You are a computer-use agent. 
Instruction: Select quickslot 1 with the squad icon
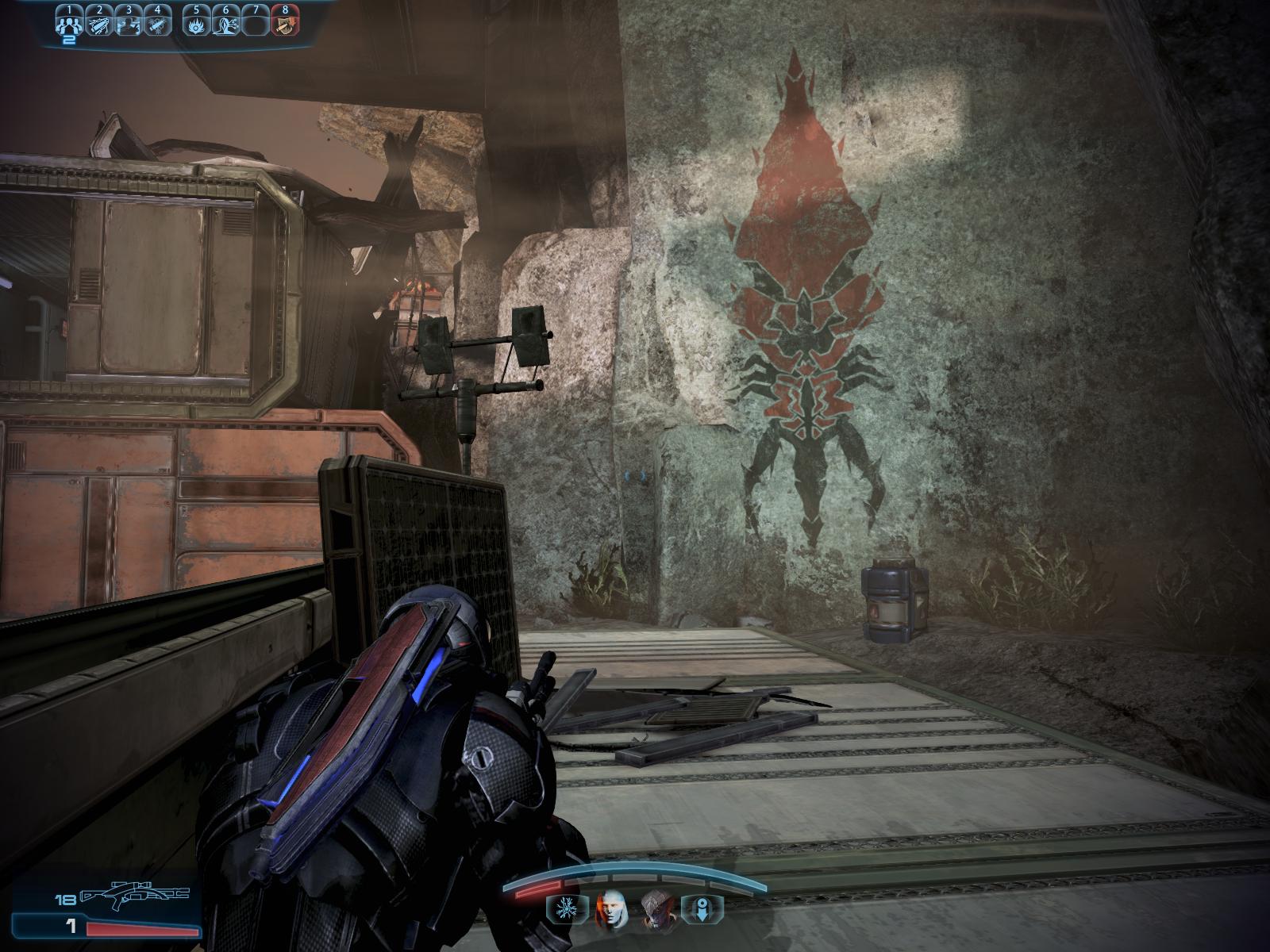(x=70, y=24)
